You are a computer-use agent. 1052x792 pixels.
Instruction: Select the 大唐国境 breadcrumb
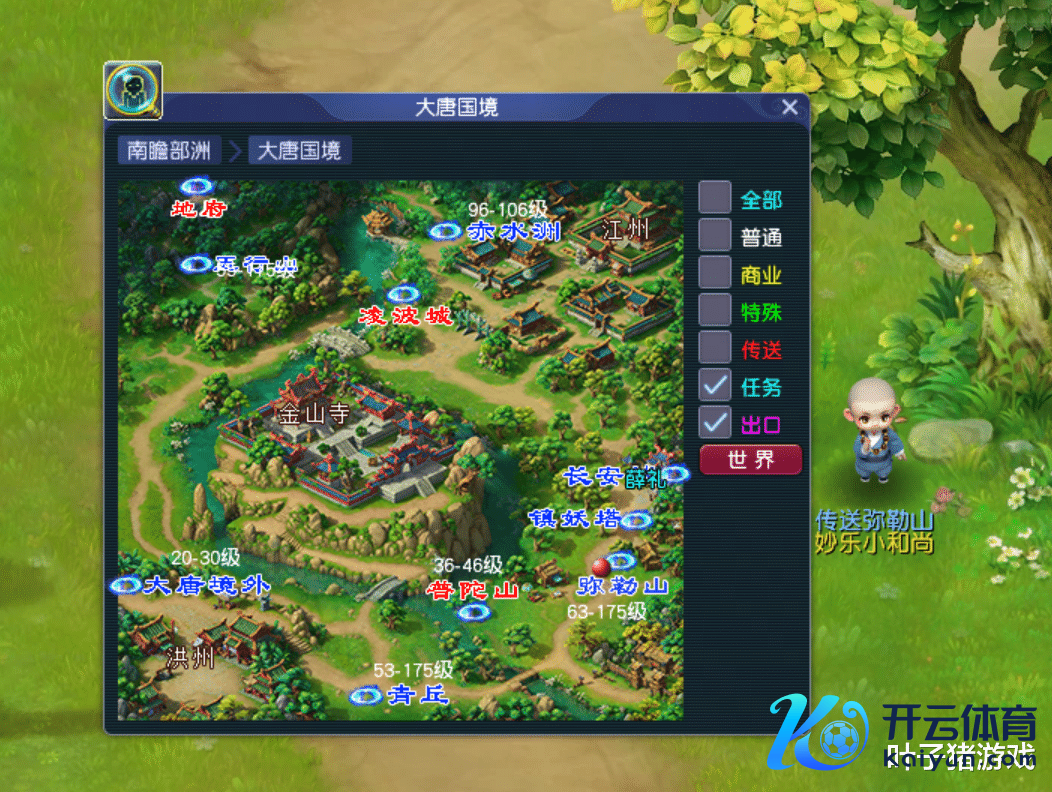point(299,151)
